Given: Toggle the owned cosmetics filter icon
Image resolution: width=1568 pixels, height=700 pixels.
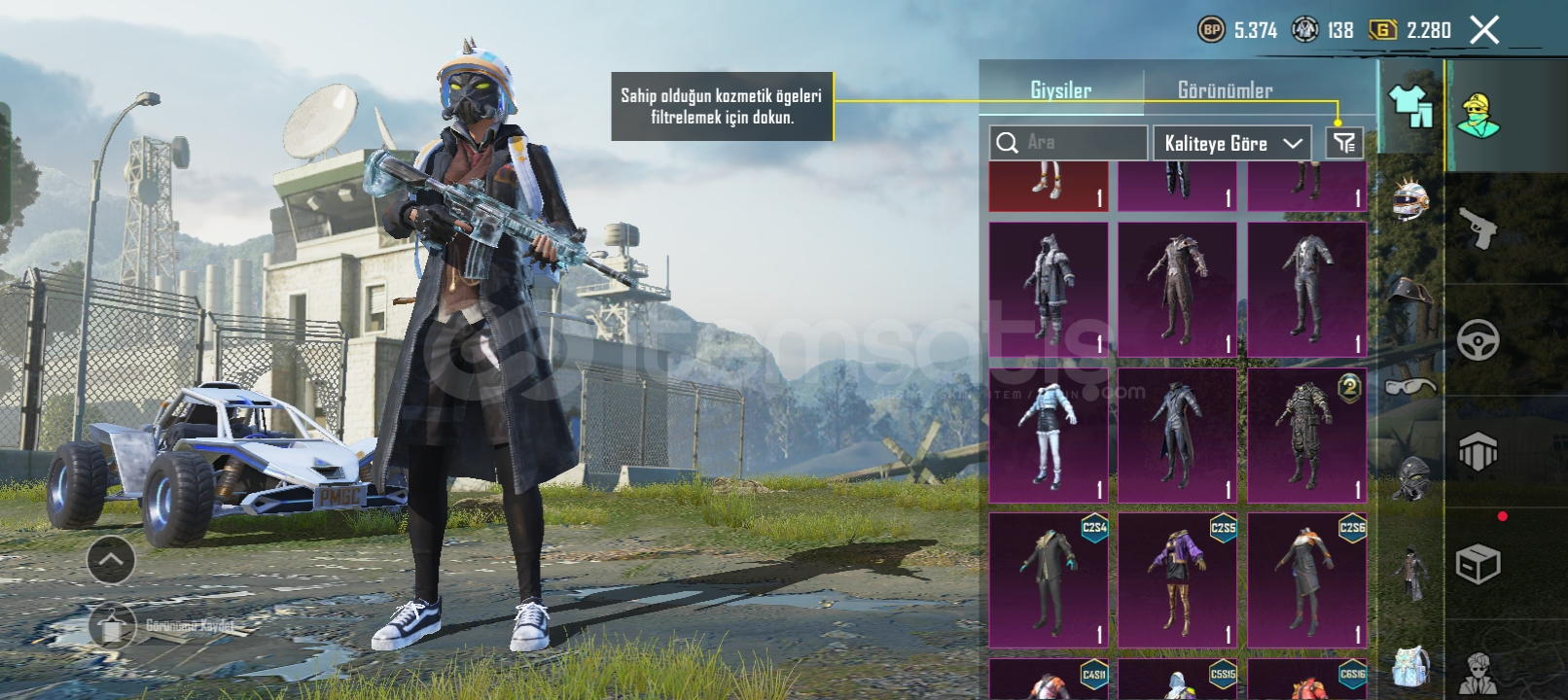Looking at the screenshot, I should tap(1344, 143).
